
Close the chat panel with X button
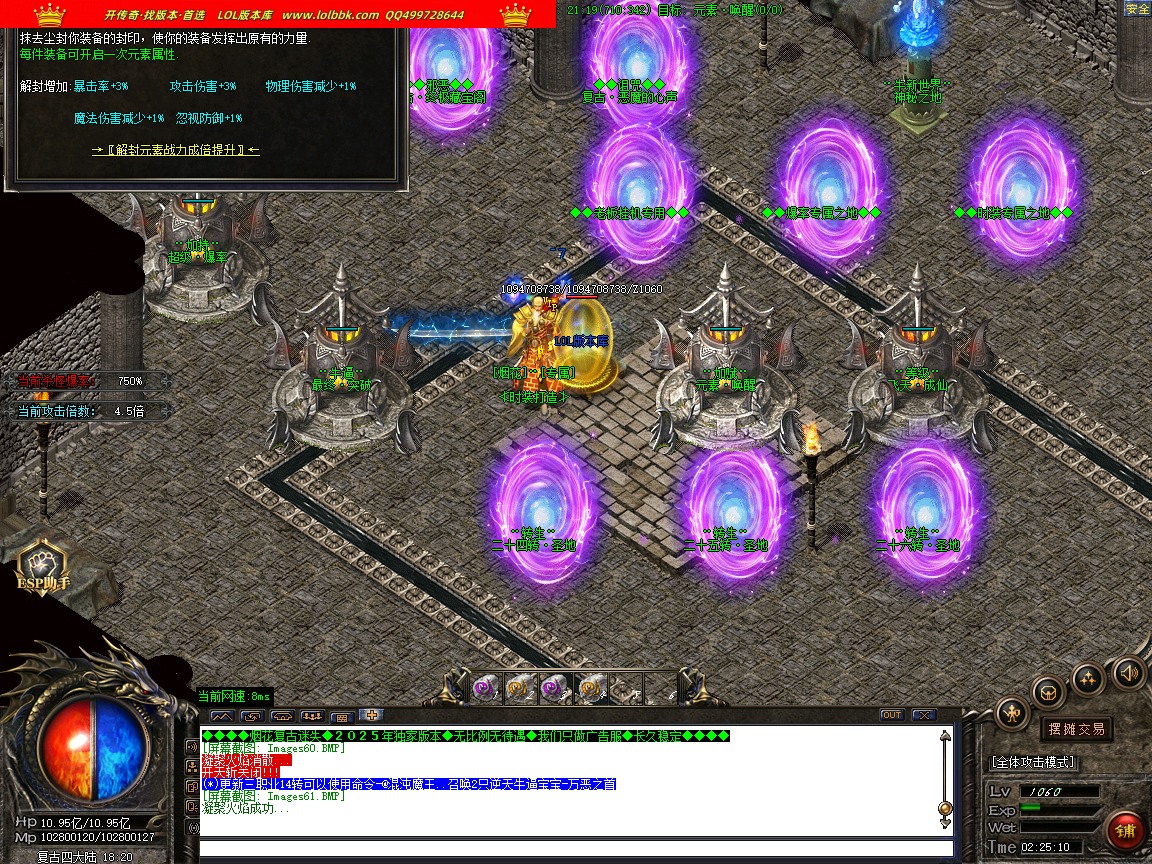923,715
